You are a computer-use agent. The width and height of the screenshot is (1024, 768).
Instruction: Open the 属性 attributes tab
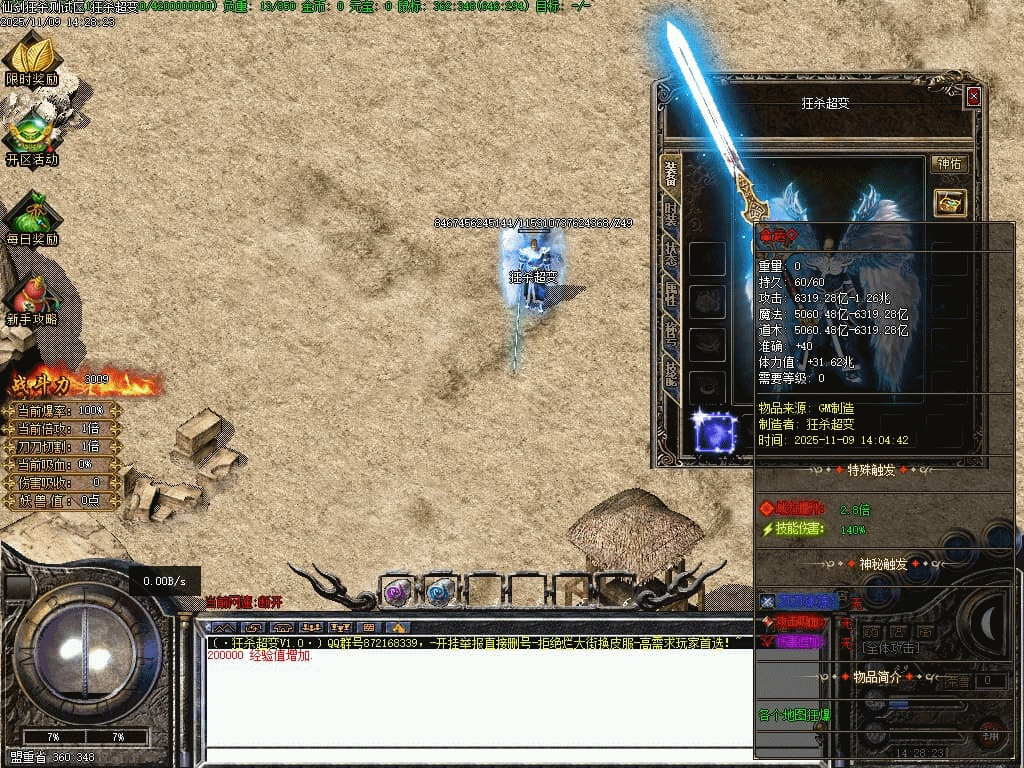[670, 294]
